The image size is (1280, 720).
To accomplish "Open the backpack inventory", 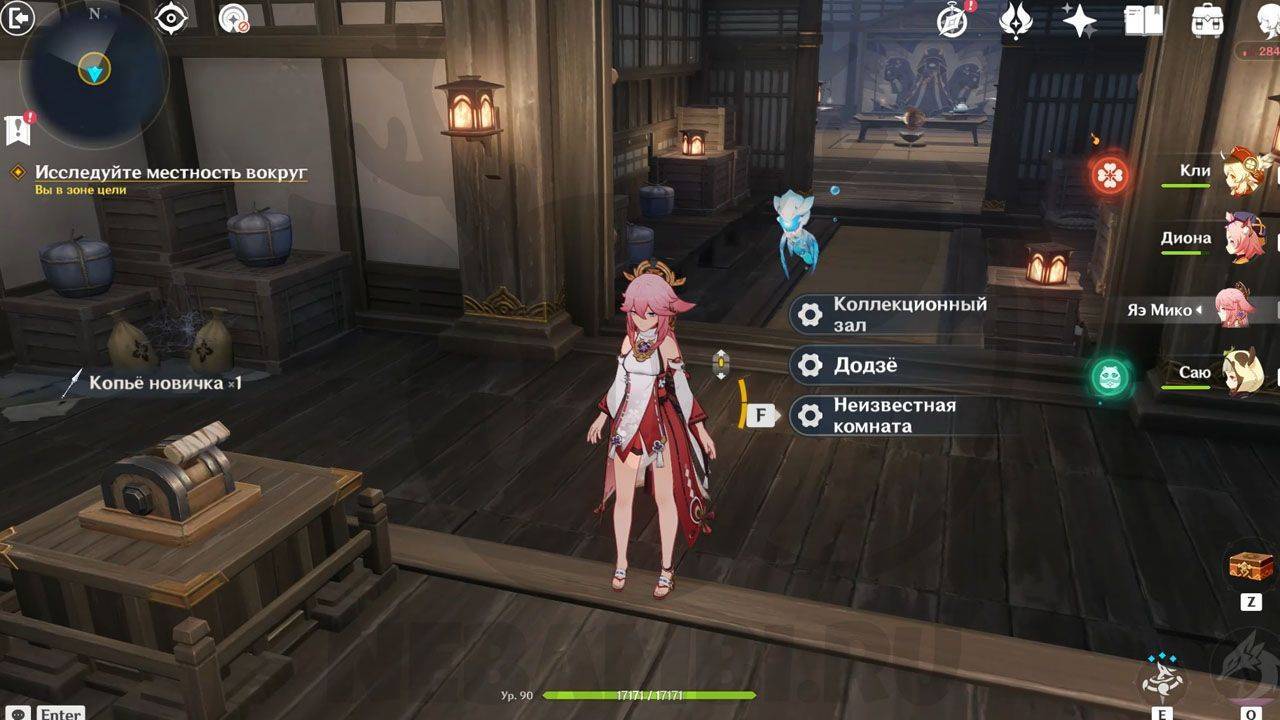I will pyautogui.click(x=1207, y=20).
